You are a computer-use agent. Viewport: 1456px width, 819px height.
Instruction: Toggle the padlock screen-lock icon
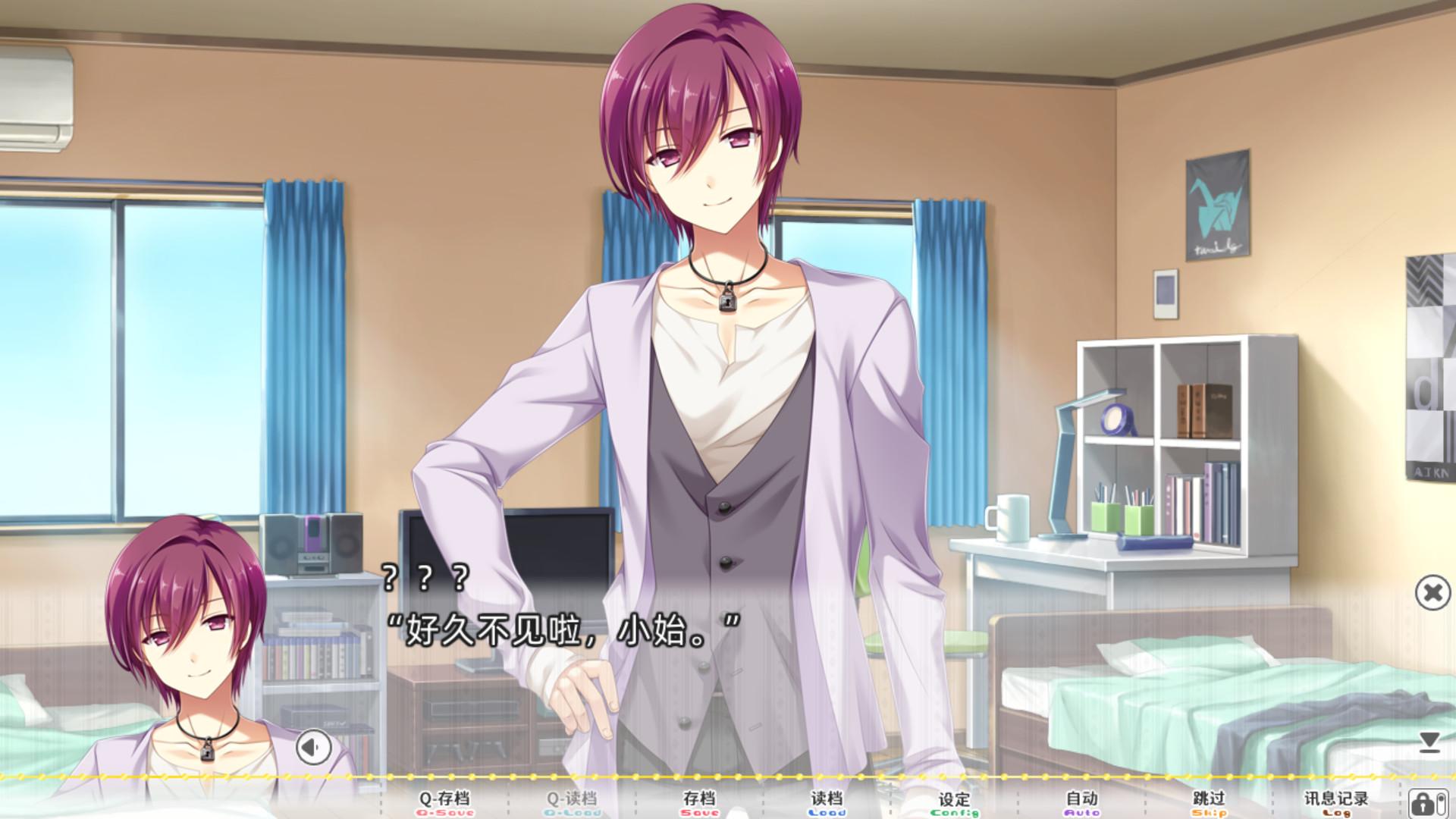click(1422, 804)
